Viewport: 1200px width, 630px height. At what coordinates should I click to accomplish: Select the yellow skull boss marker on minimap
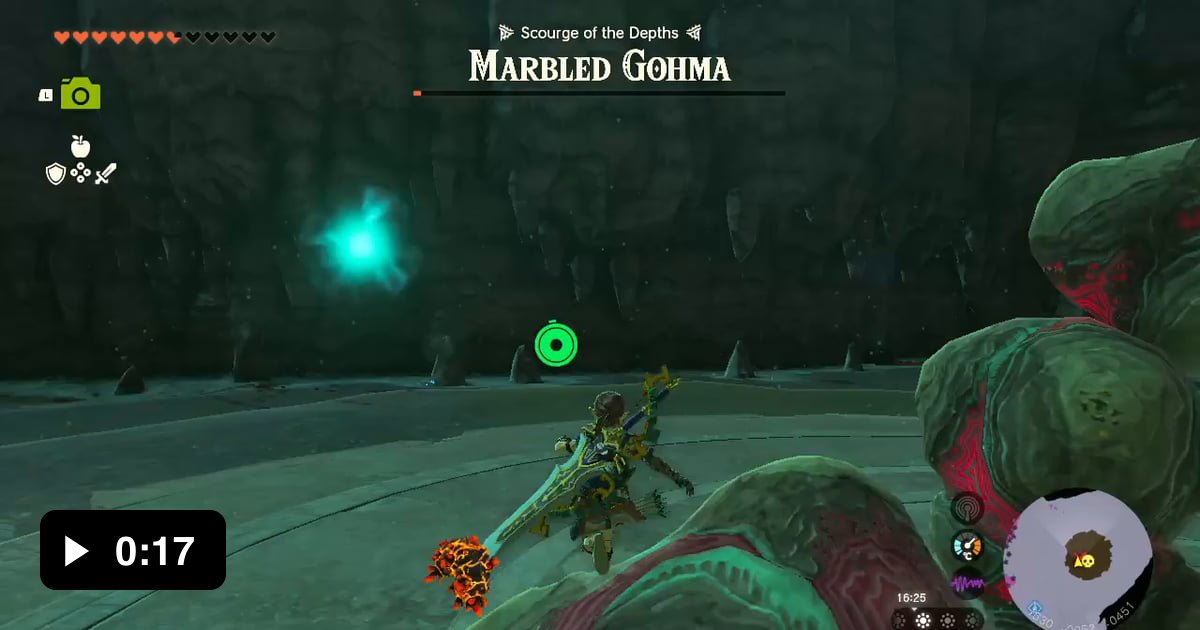[x=1081, y=560]
